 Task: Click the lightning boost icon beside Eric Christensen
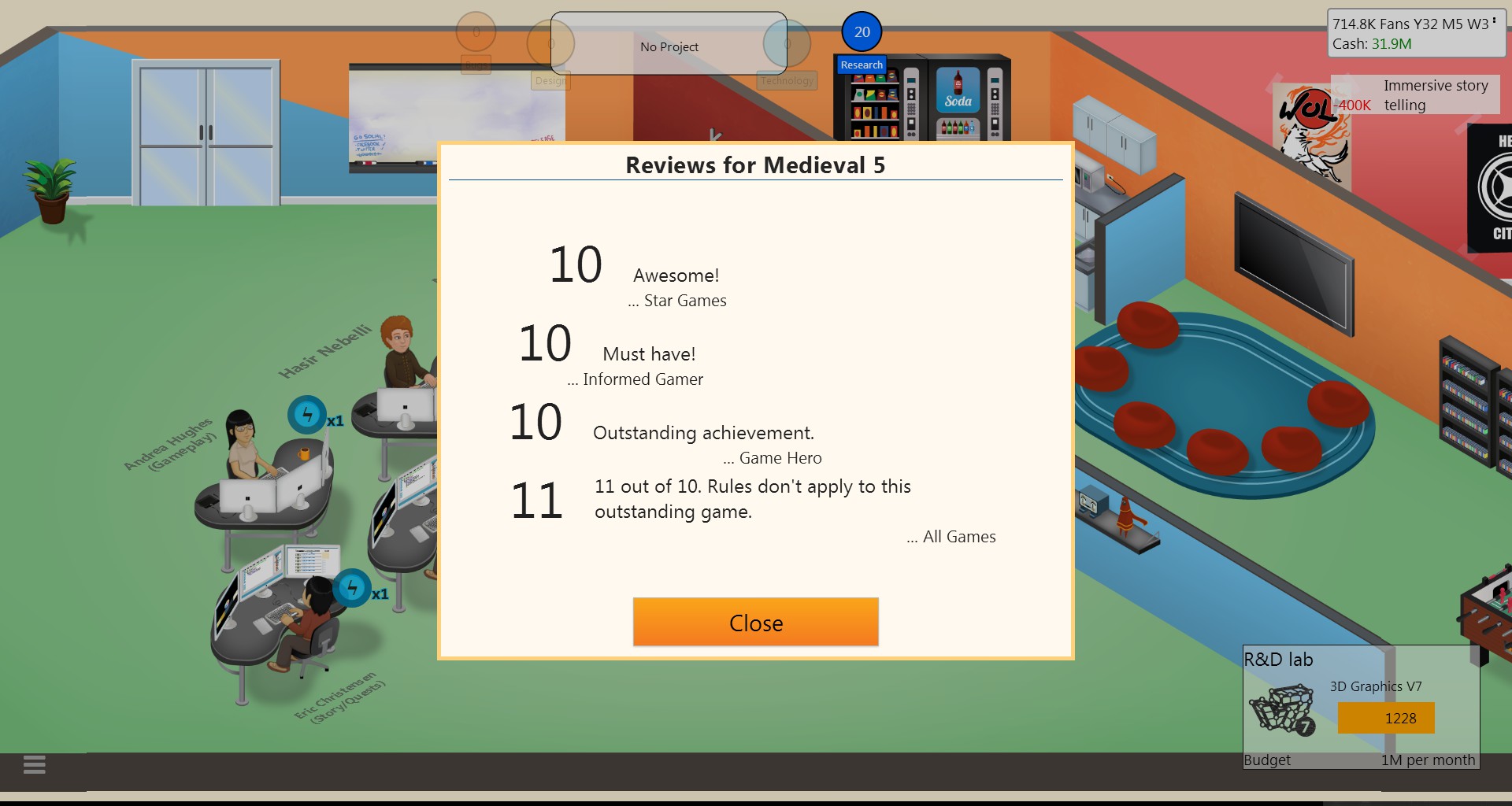[353, 586]
